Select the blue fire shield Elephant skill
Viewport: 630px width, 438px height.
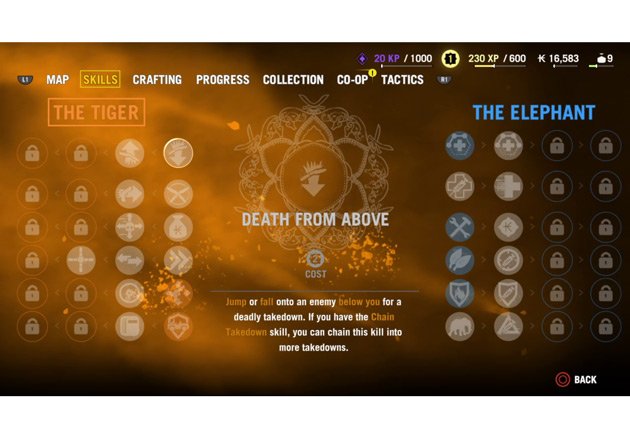(460, 293)
